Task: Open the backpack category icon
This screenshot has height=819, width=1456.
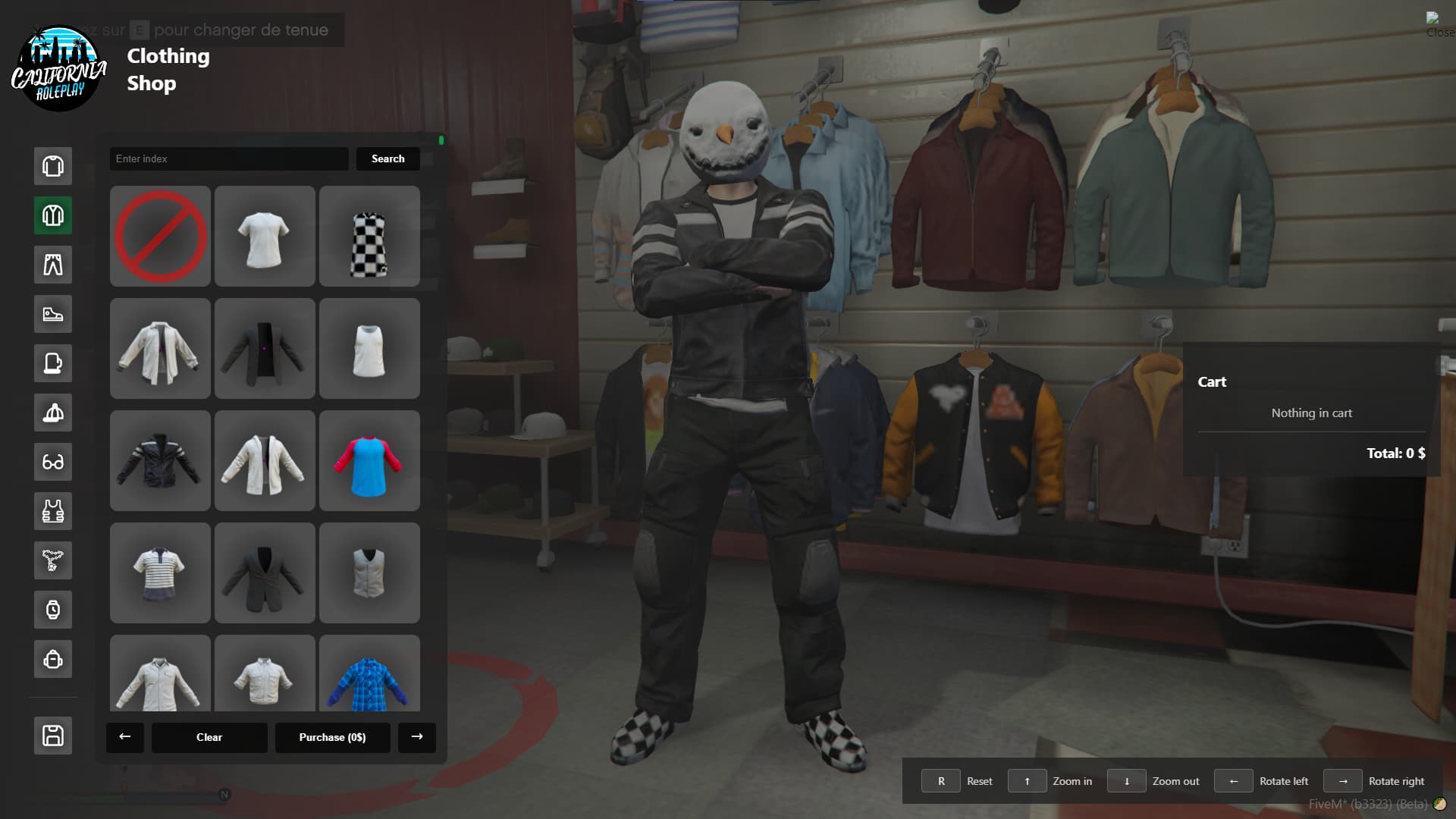Action: pyautogui.click(x=52, y=659)
